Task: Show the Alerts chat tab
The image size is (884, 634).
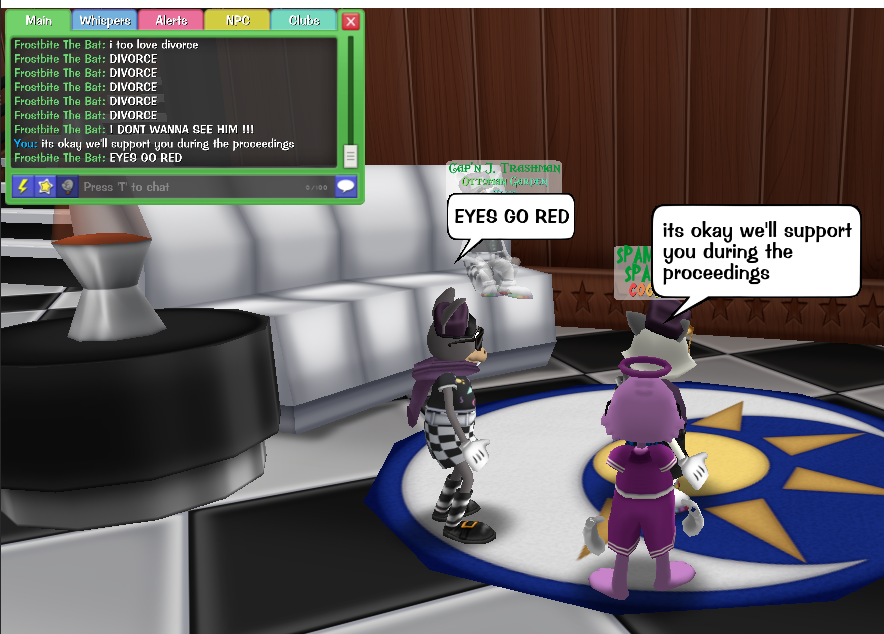Action: [x=170, y=21]
